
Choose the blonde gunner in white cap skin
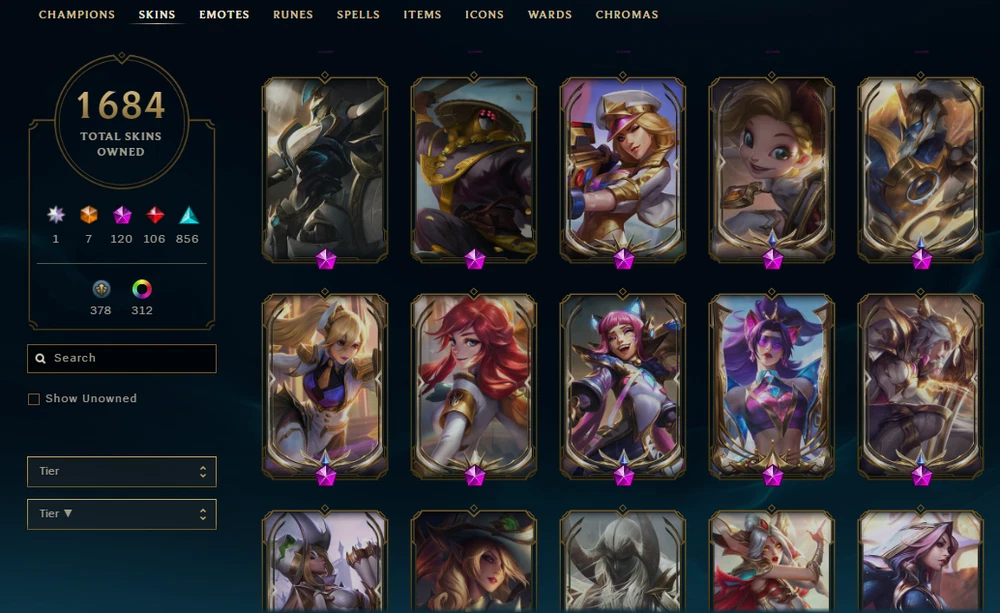(x=623, y=168)
